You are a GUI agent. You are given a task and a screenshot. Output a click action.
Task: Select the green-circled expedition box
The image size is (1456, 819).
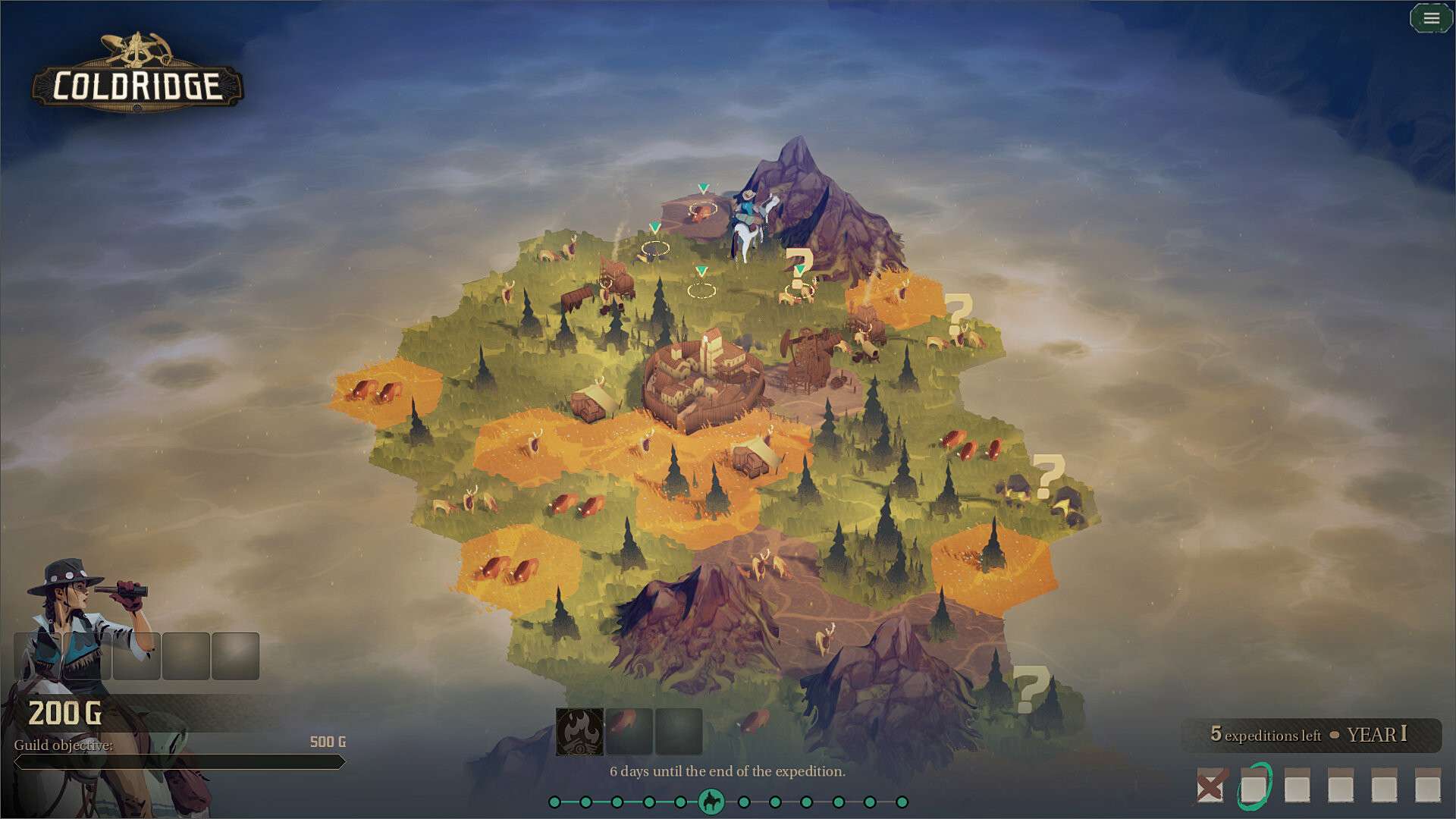(x=1254, y=786)
